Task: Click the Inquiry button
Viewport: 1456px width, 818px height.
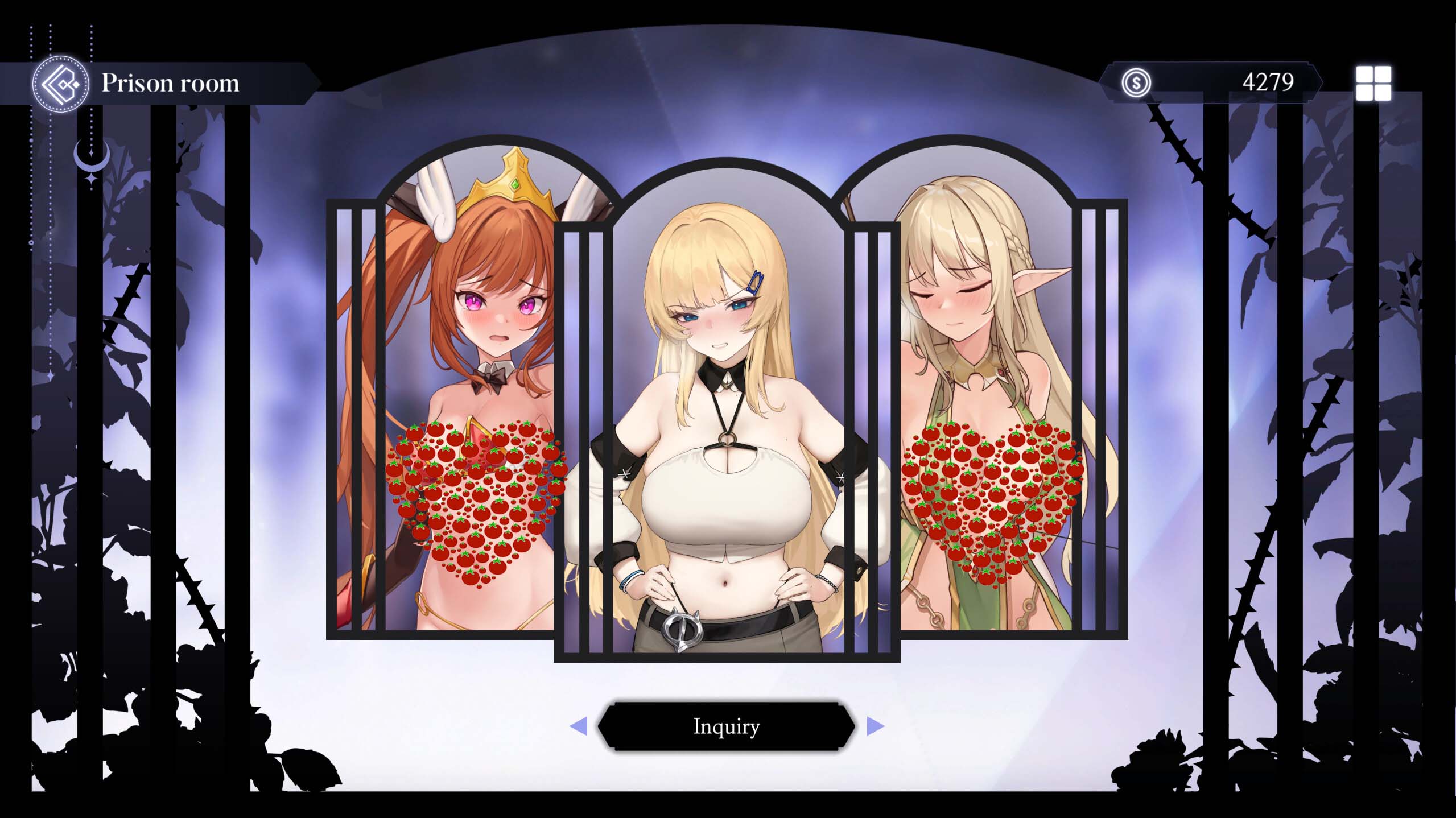Action: pyautogui.click(x=726, y=726)
